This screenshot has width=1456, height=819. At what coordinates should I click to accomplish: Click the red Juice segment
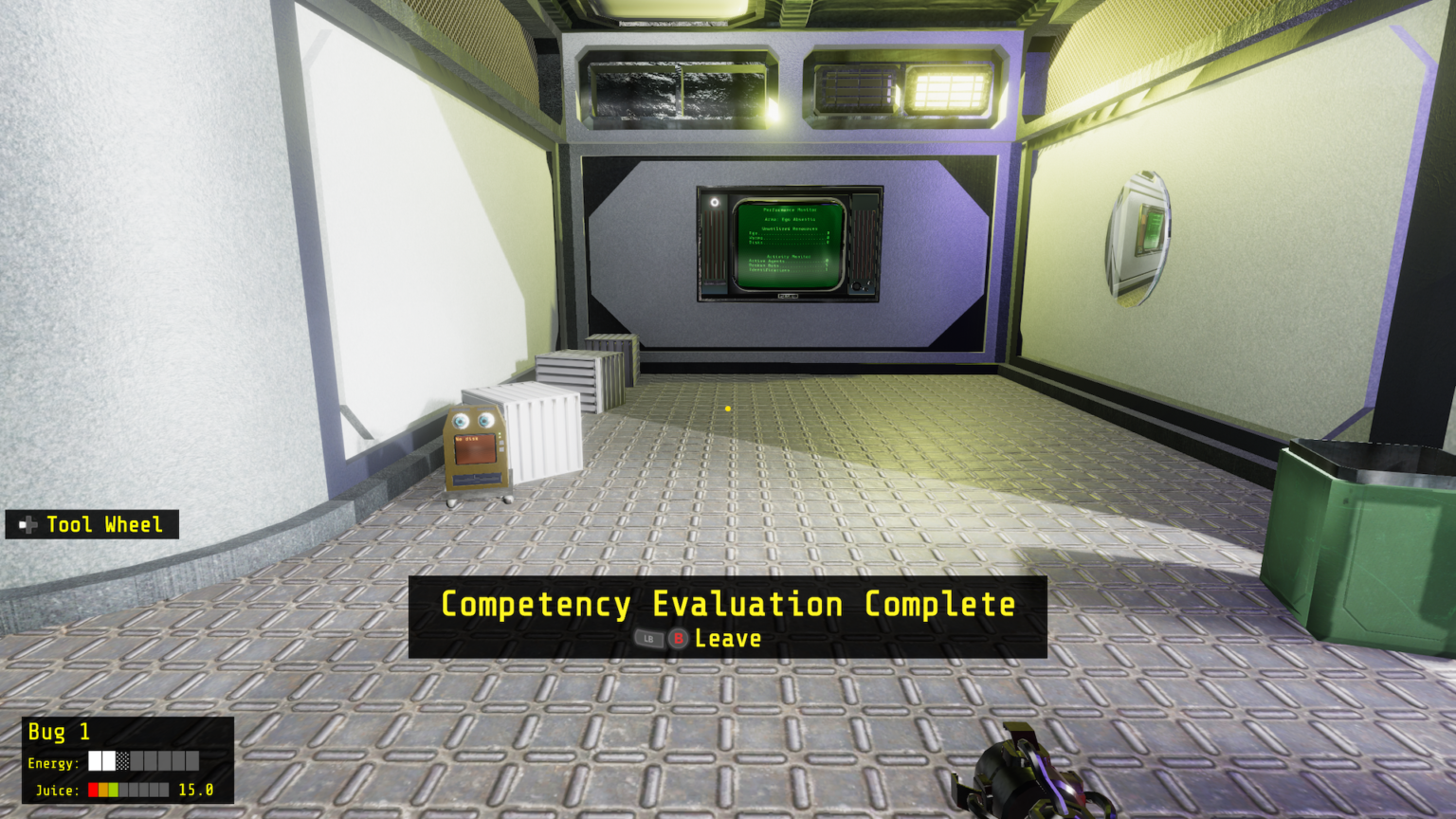tap(93, 789)
